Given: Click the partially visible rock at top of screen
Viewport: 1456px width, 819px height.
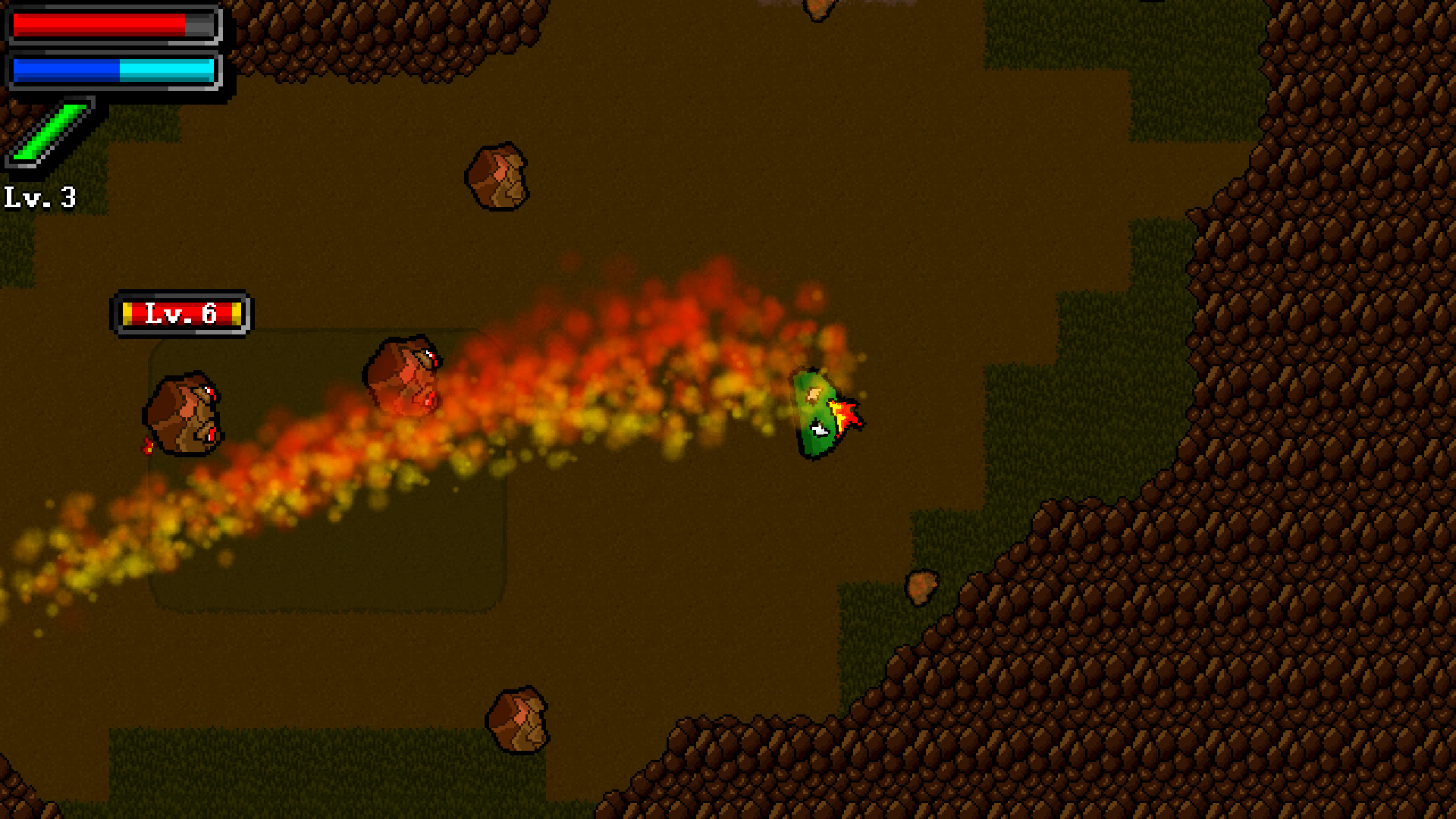Looking at the screenshot, I should pyautogui.click(x=819, y=9).
